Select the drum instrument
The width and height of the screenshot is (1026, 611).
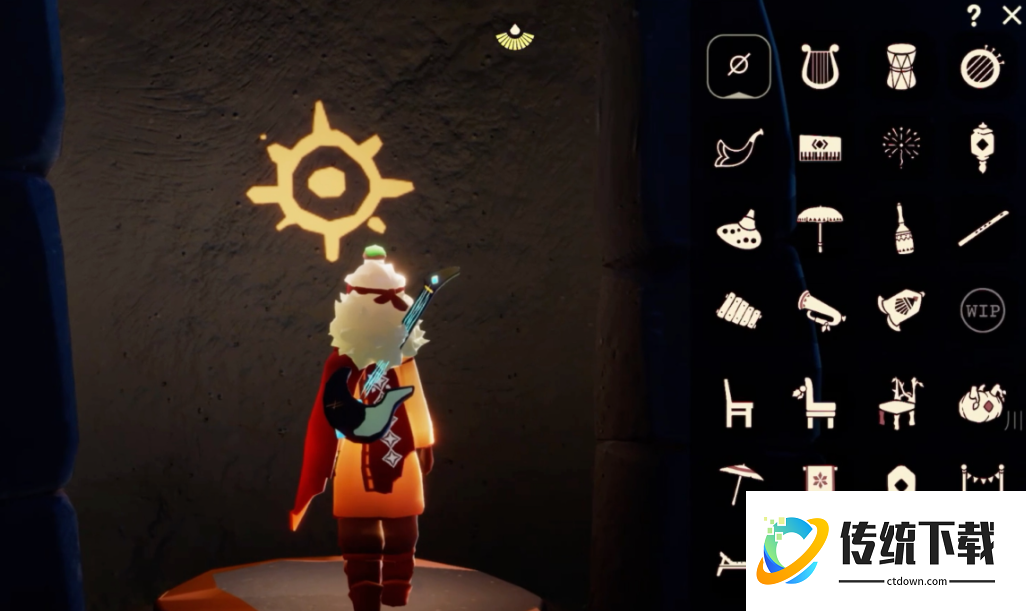[x=901, y=67]
